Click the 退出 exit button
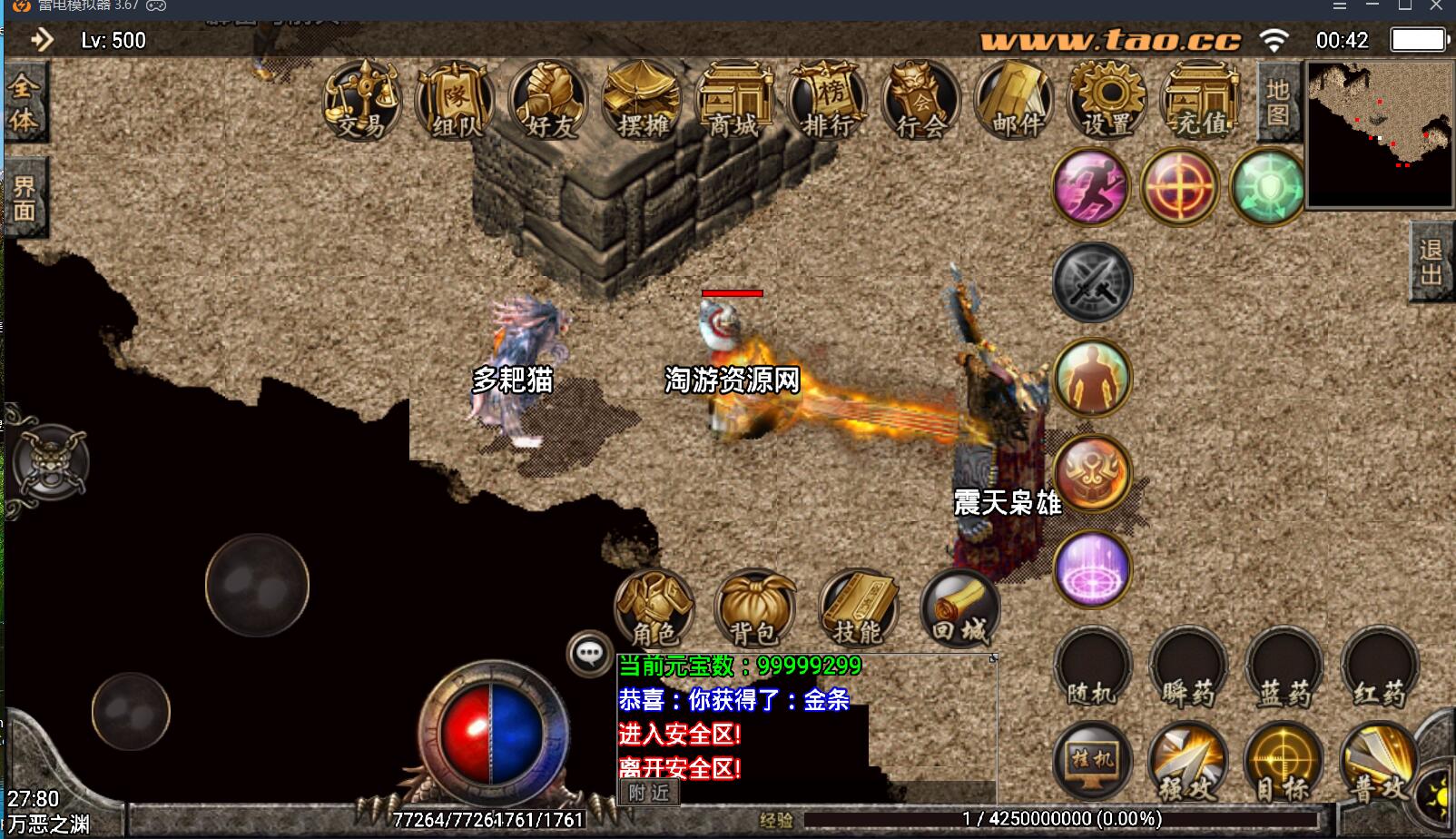1456x839 pixels. pos(1431,262)
